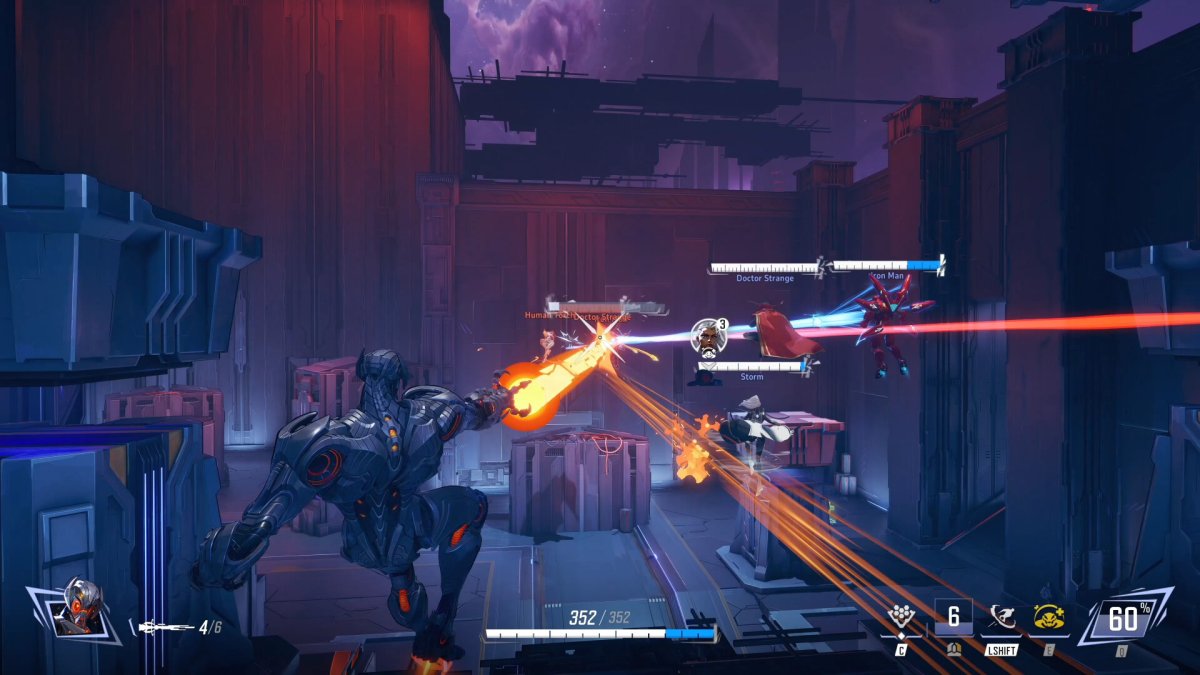Activate the dash ability icon
This screenshot has width=1200, height=675.
click(1001, 619)
